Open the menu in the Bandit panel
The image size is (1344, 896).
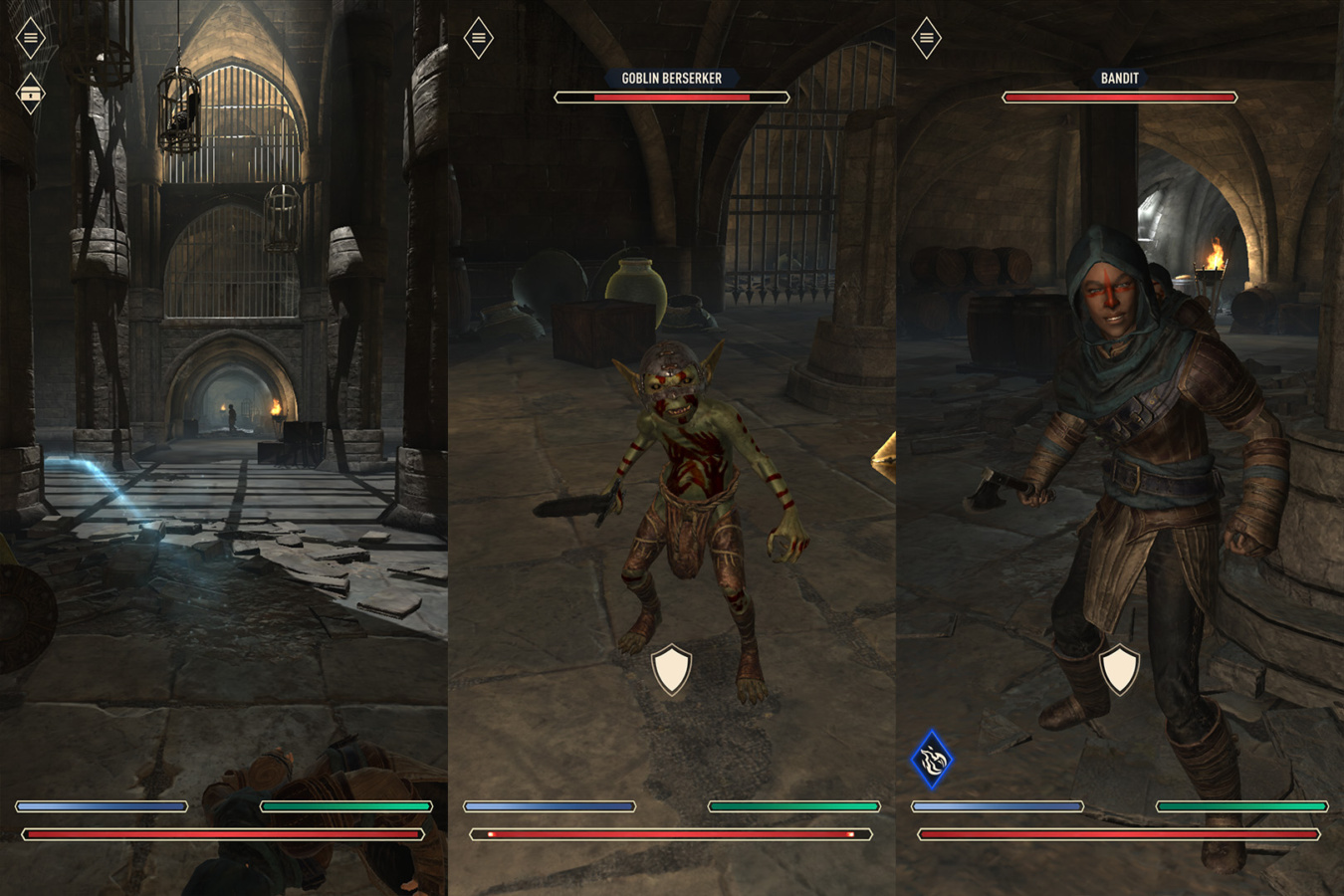point(926,37)
